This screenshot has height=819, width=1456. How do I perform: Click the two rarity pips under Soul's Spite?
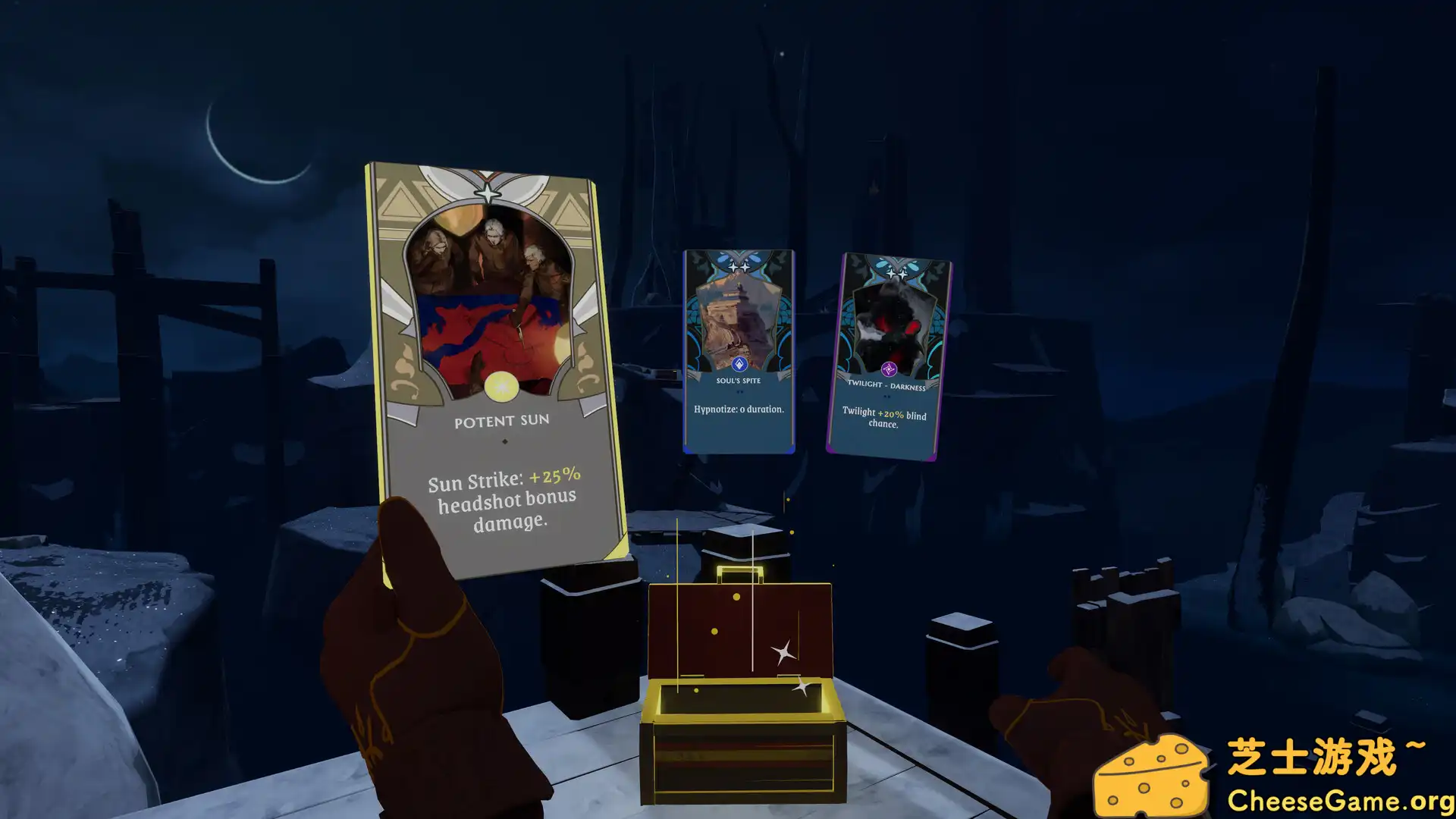(x=738, y=393)
